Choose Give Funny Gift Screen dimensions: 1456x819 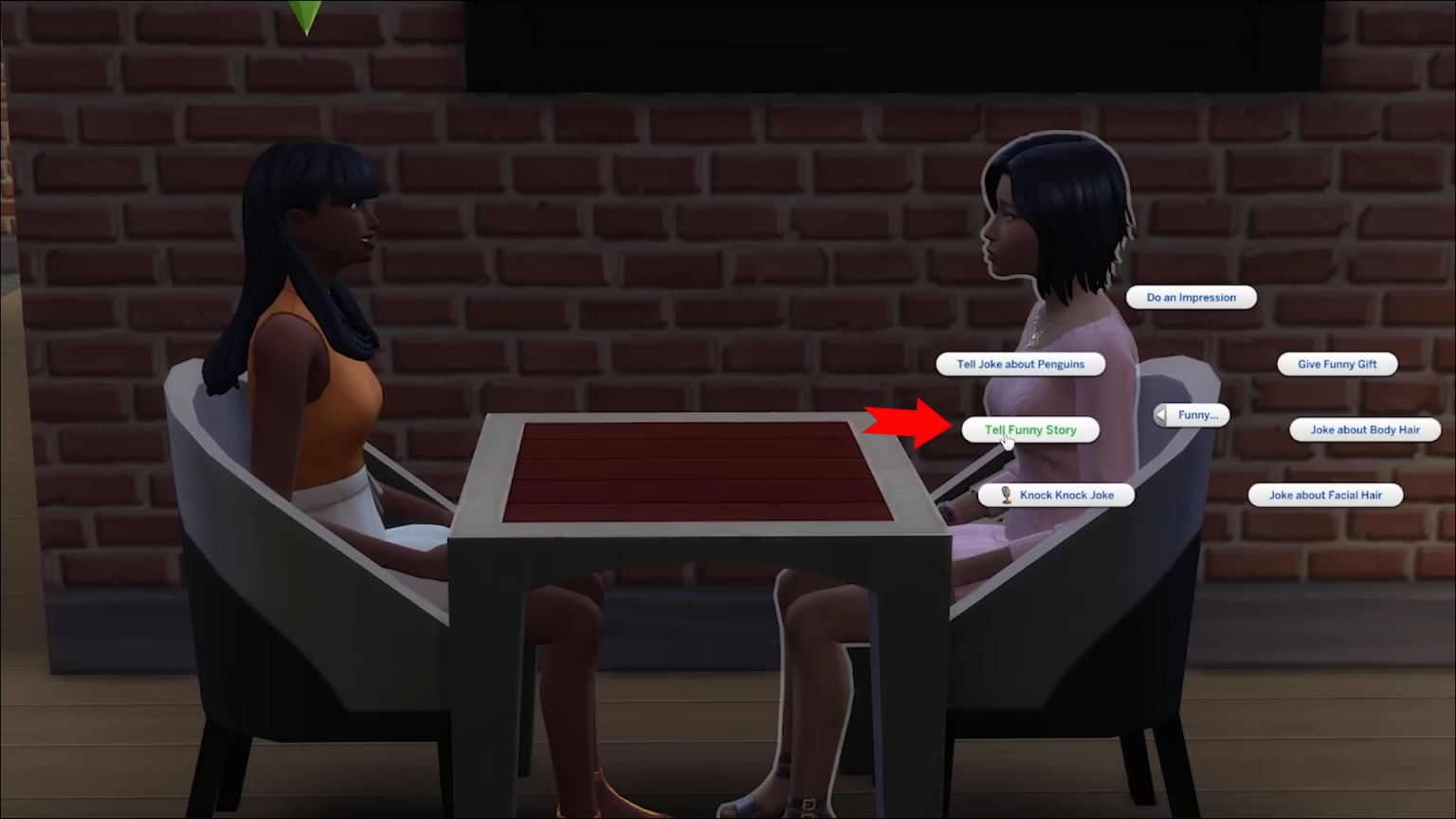click(1338, 363)
